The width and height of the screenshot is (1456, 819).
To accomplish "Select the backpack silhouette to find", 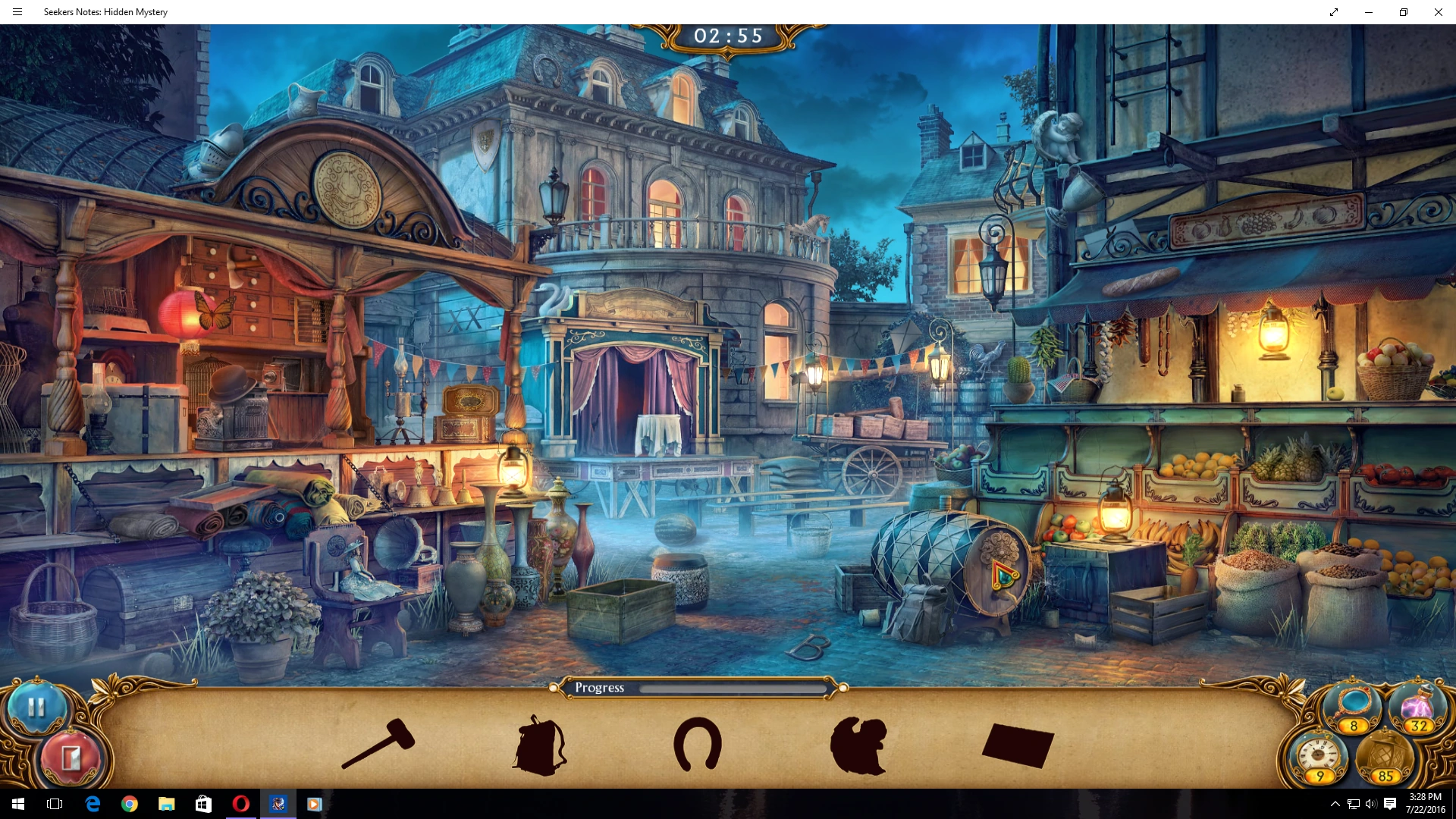I will (x=538, y=747).
